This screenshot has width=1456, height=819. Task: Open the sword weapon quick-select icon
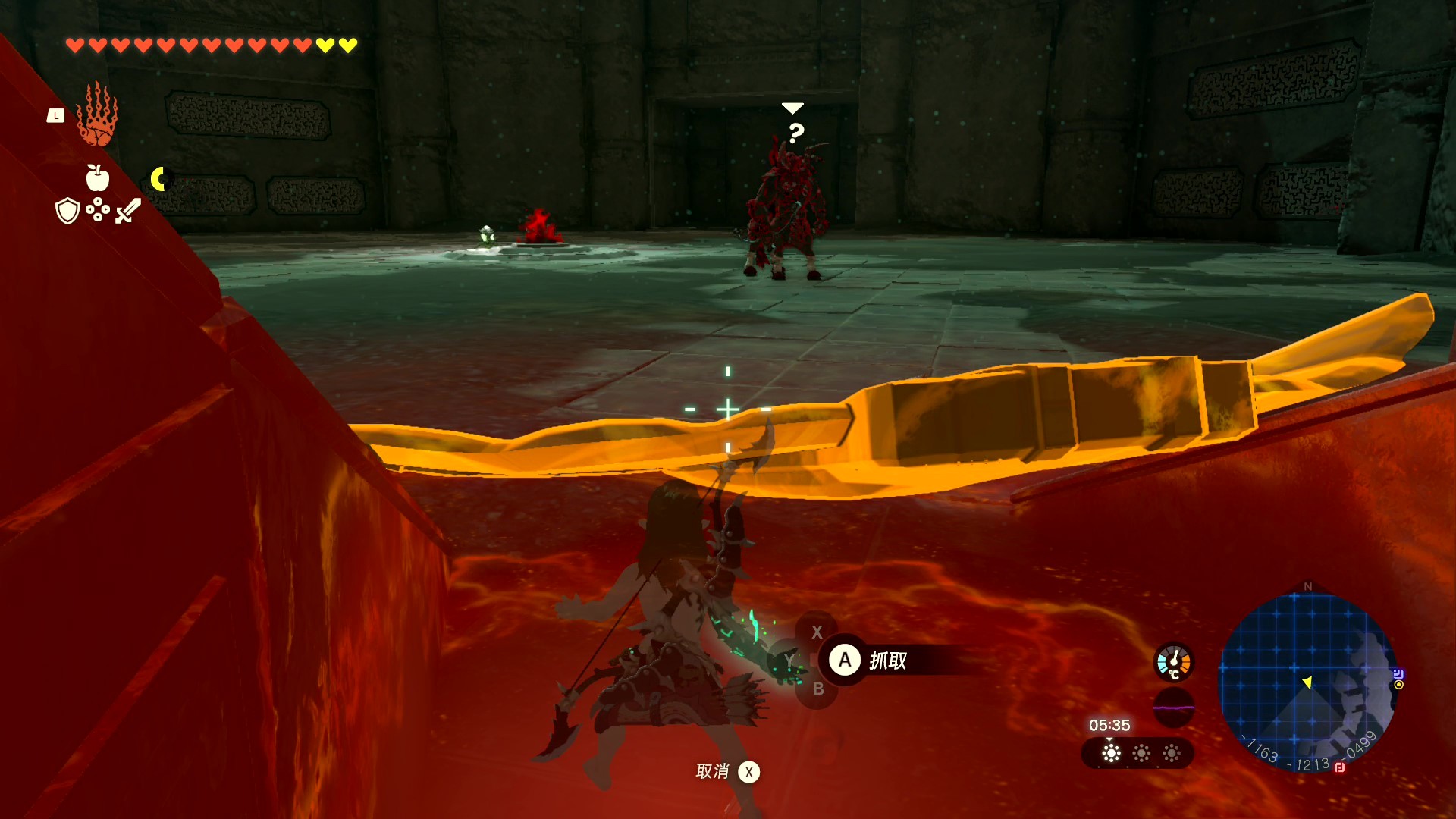[x=128, y=211]
